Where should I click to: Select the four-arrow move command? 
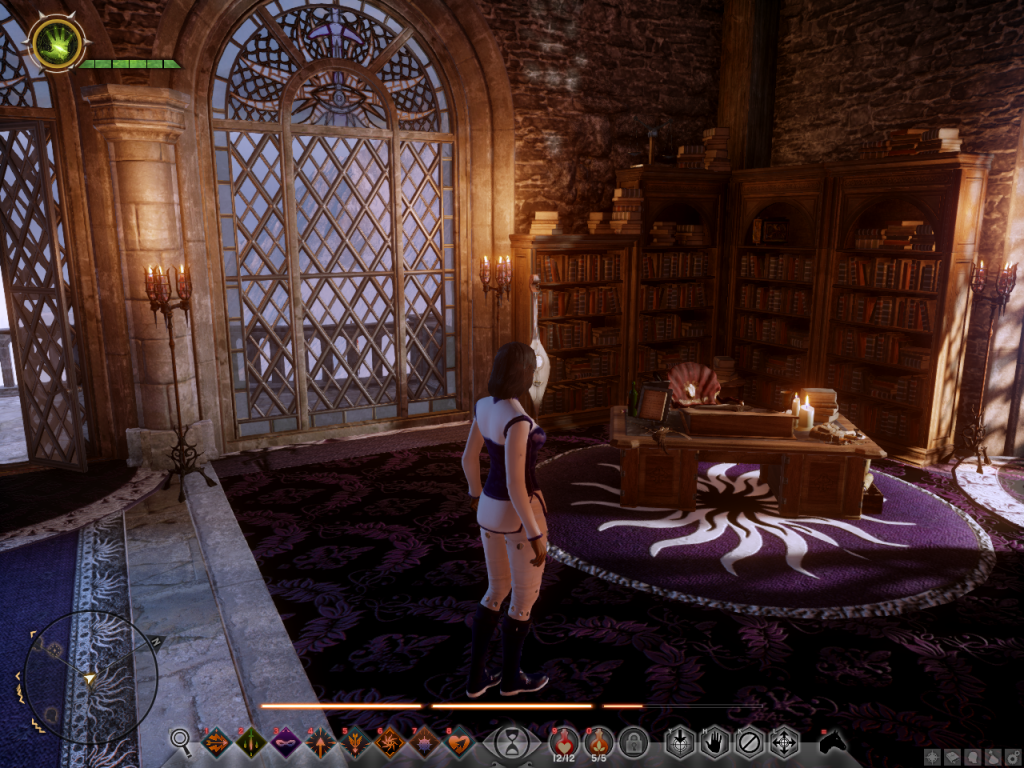[783, 742]
